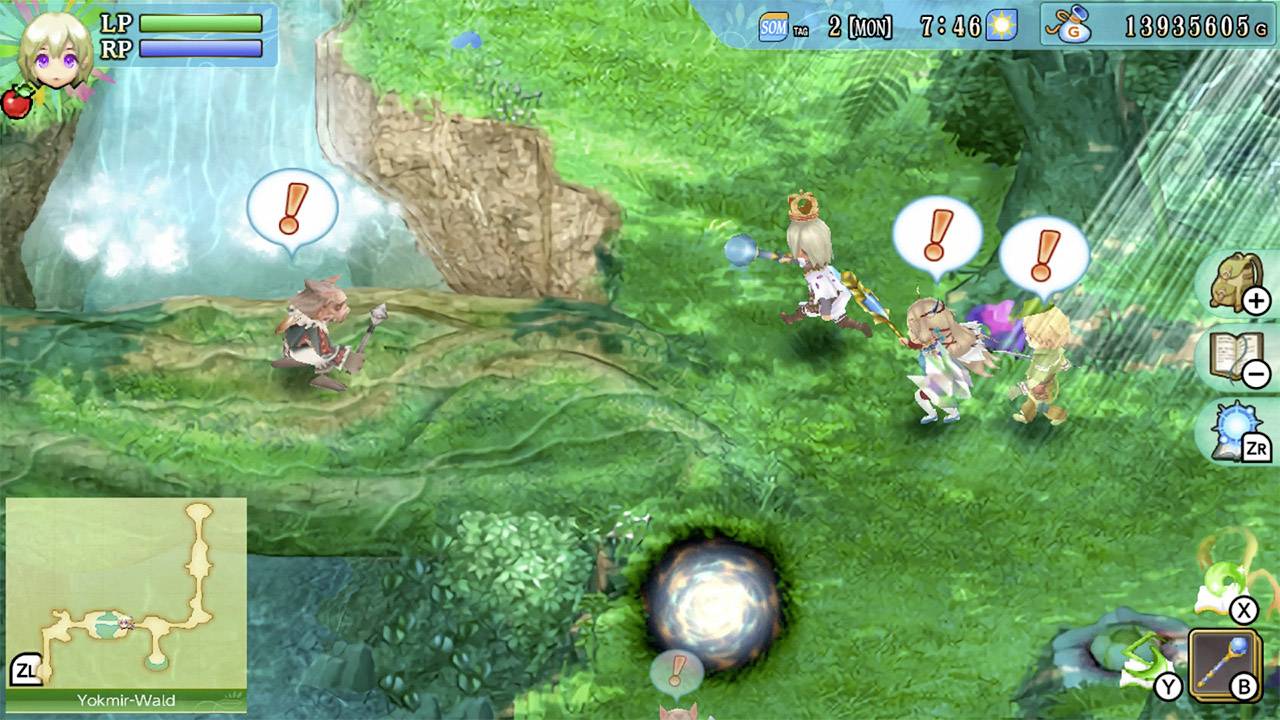Viewport: 1280px width, 720px height.
Task: Click the money bag icon near the gold counter
Action: 1074,18
